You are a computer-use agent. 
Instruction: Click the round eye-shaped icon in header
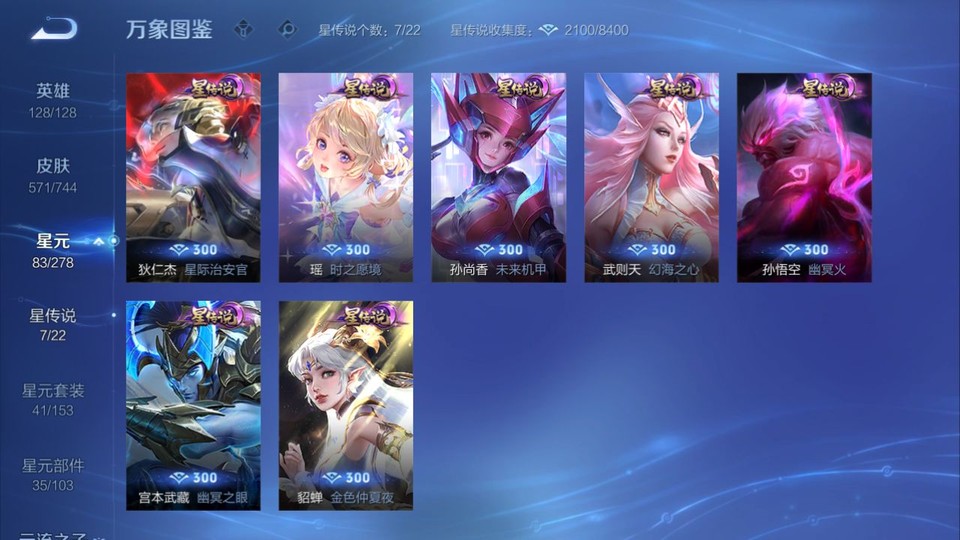point(288,29)
